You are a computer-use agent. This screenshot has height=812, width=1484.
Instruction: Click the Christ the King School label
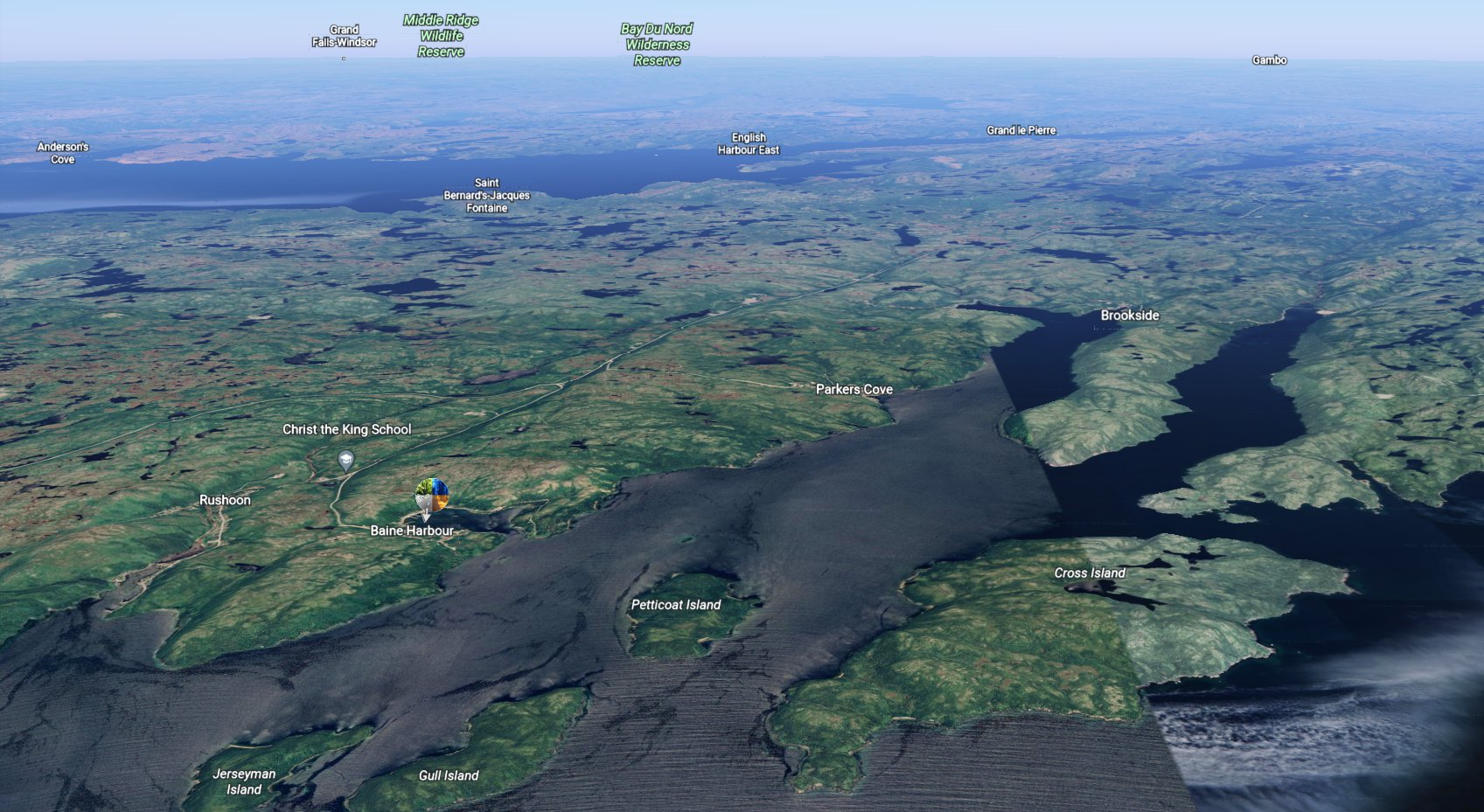point(346,429)
